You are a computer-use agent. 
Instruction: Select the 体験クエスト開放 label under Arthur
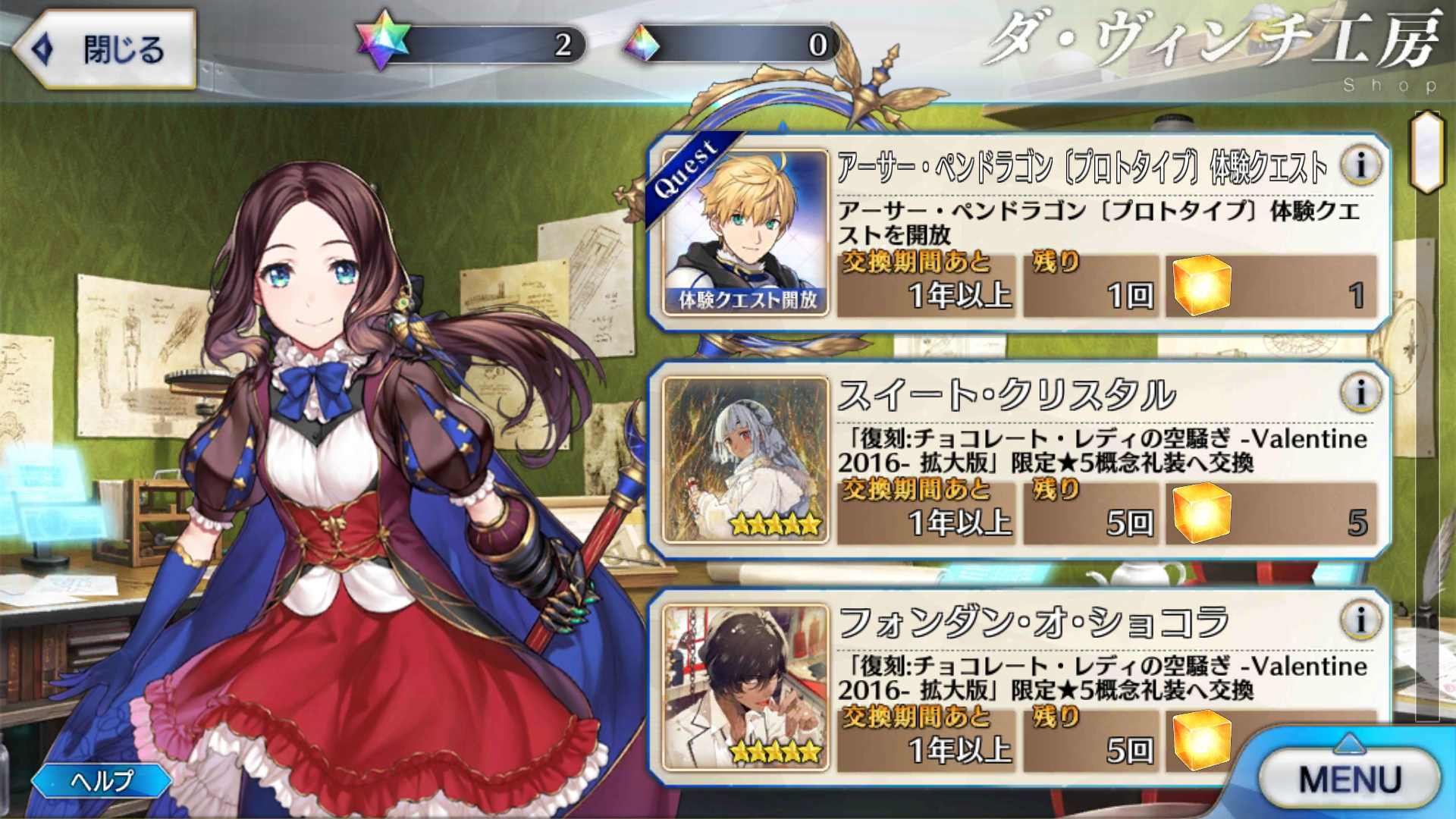747,300
